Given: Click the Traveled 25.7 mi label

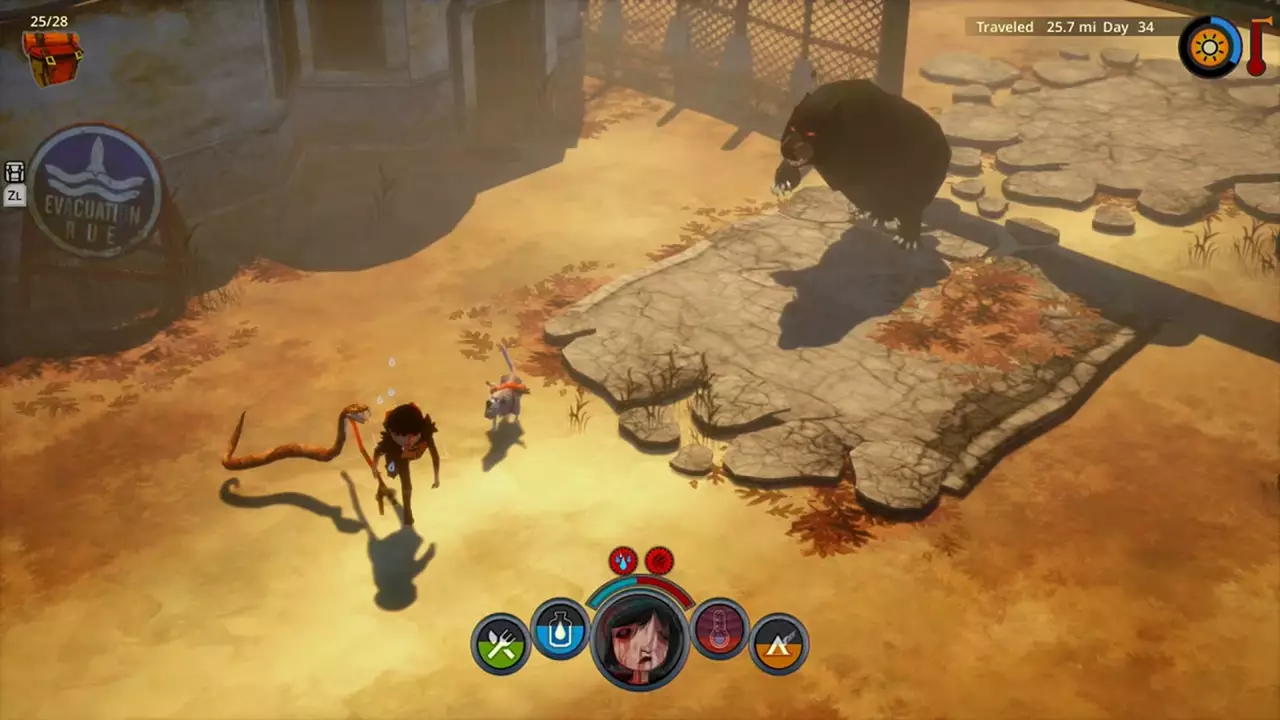Looking at the screenshot, I should click(x=1040, y=27).
